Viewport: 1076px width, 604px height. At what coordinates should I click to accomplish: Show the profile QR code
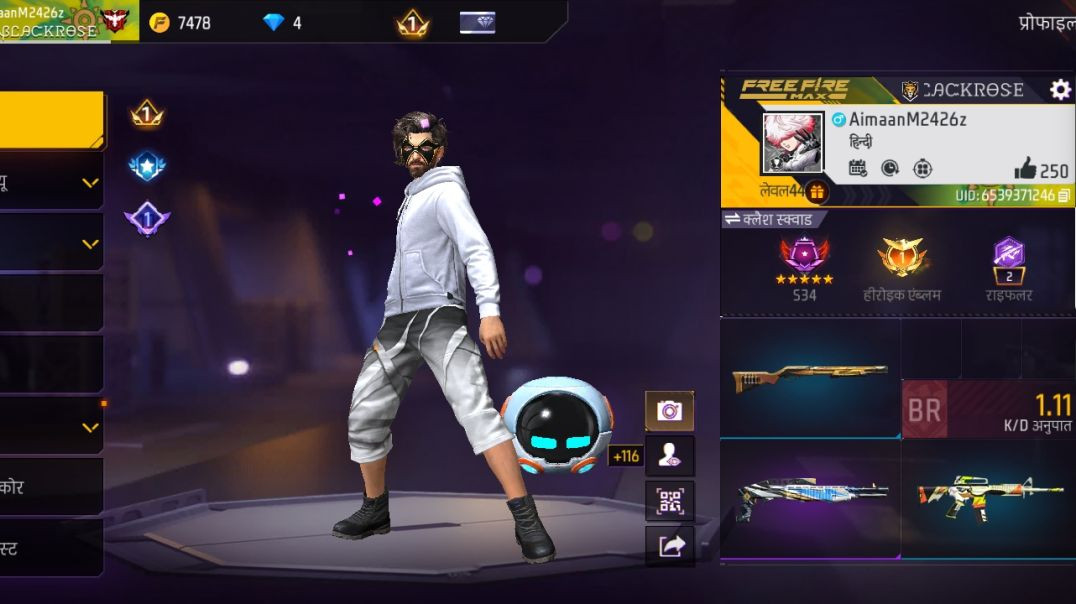[x=669, y=501]
